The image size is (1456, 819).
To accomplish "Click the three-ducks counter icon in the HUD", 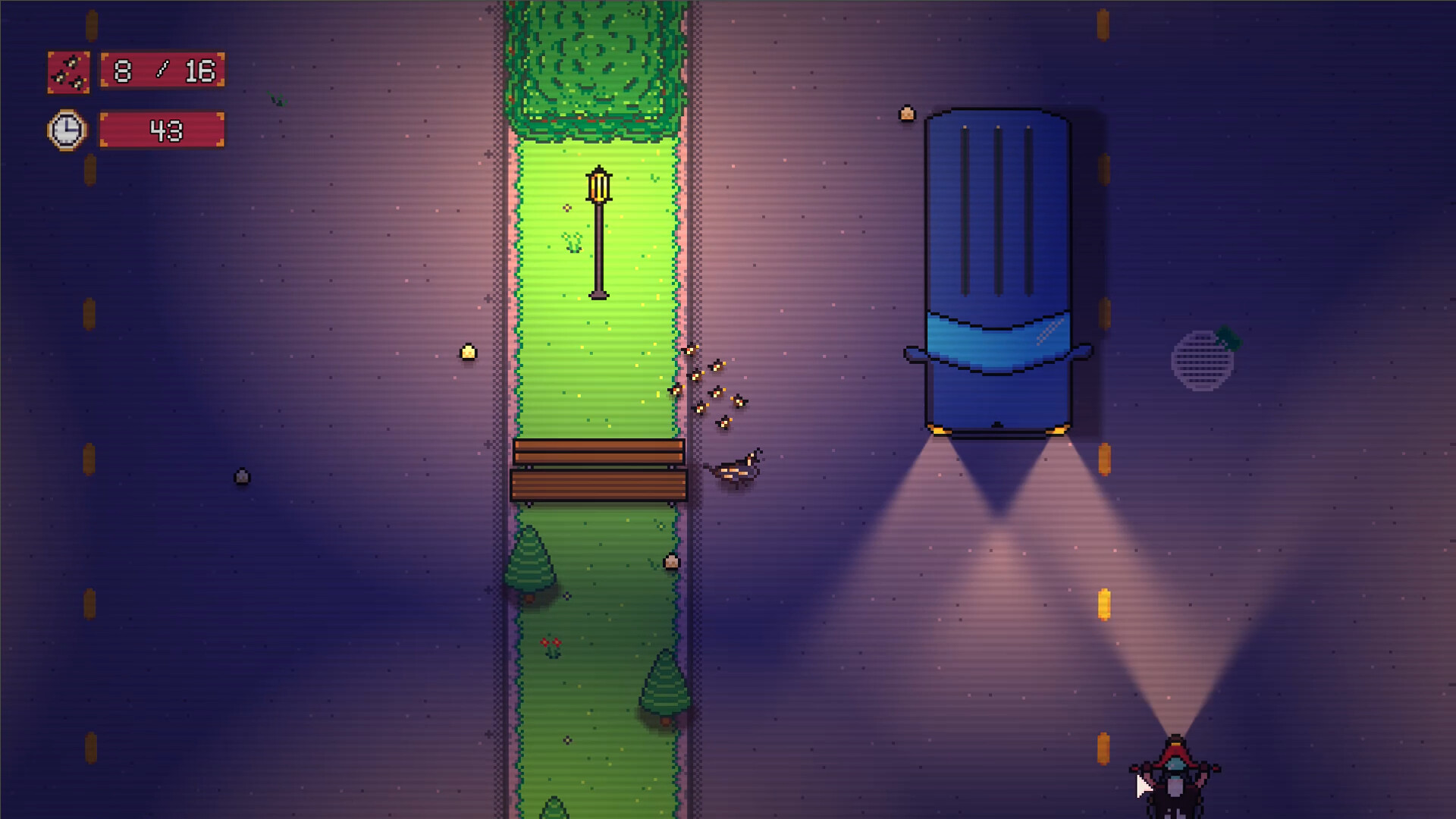I will pos(68,73).
